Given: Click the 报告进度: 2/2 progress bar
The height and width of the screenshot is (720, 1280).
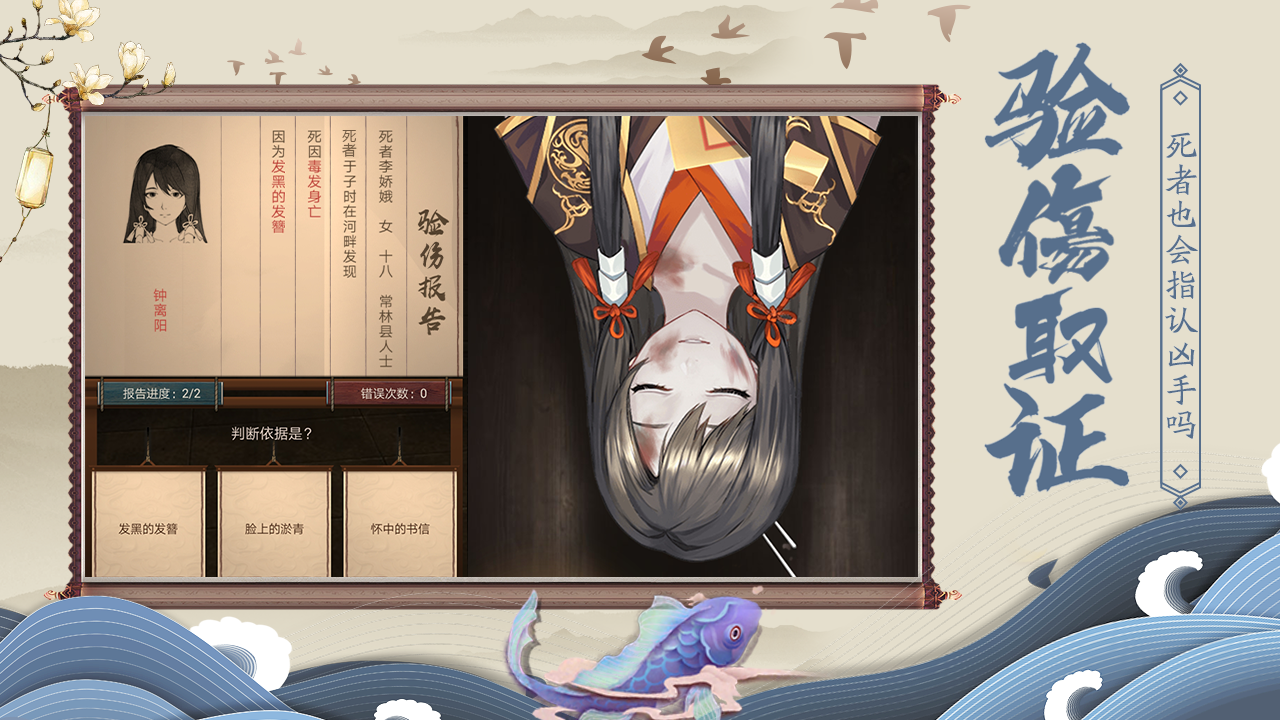Looking at the screenshot, I should click(160, 392).
